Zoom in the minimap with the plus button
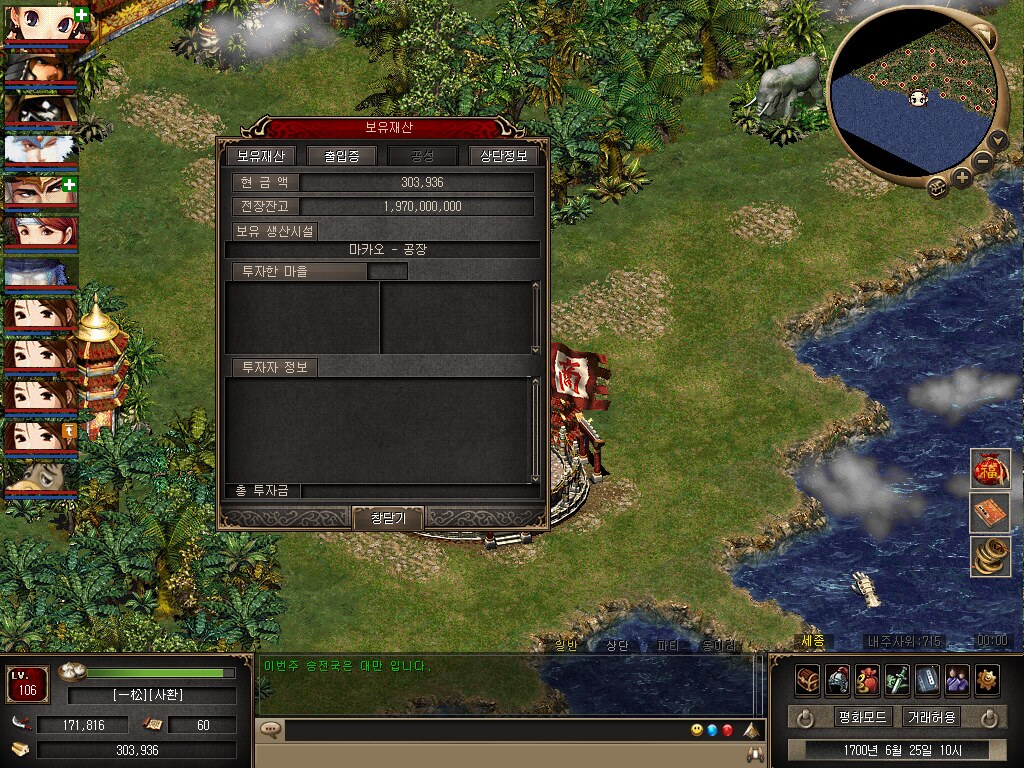 click(962, 179)
